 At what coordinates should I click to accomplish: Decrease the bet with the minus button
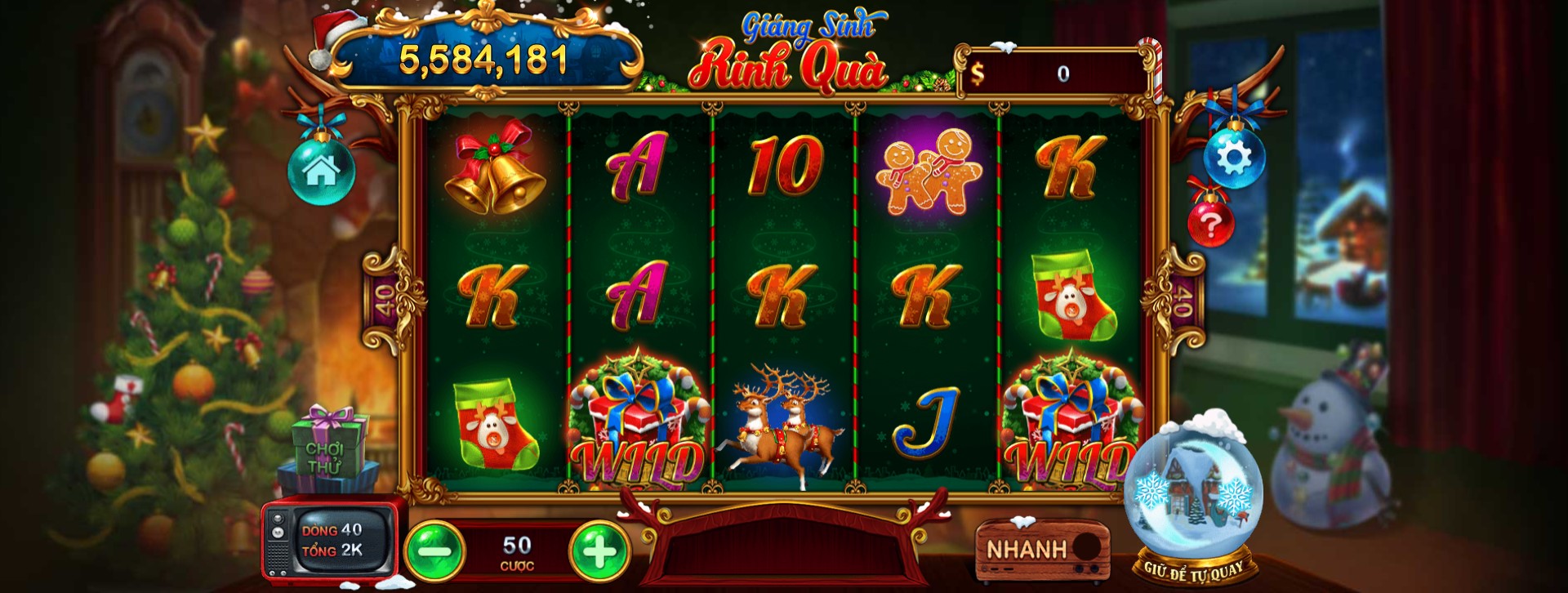pos(435,551)
